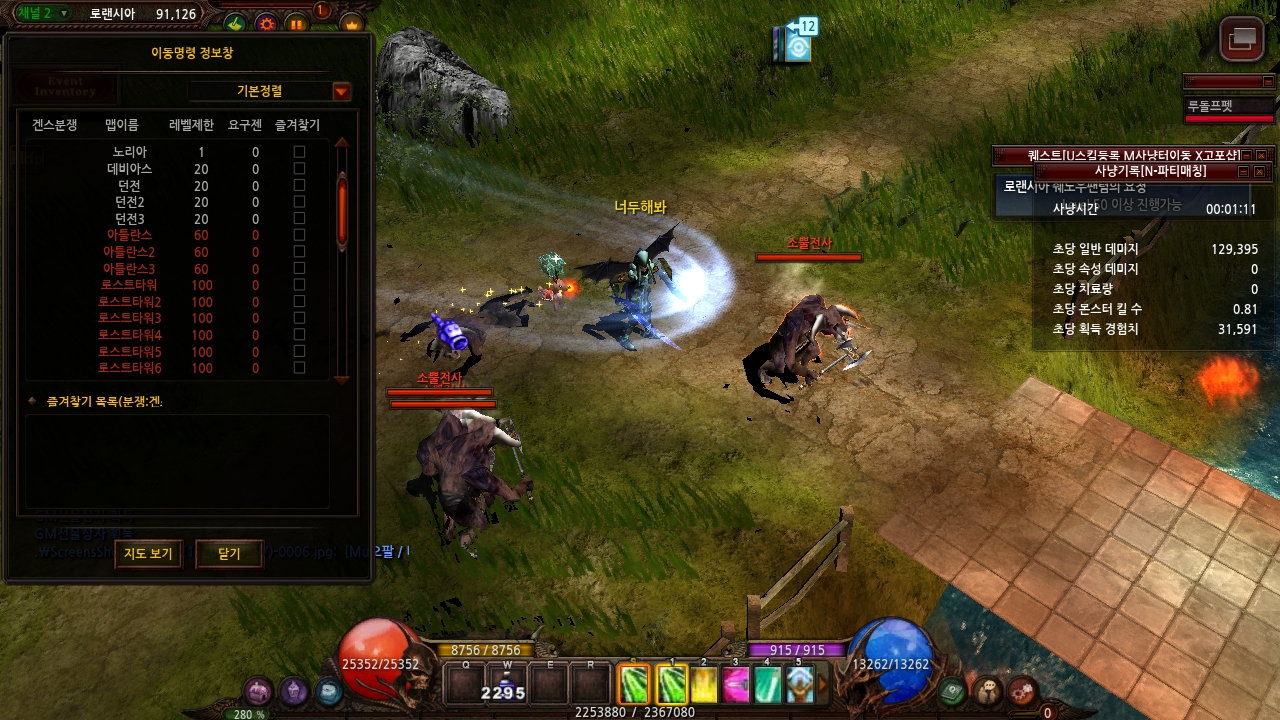Open the 기본정렬 sort dropdown
The width and height of the screenshot is (1280, 720).
[342, 91]
